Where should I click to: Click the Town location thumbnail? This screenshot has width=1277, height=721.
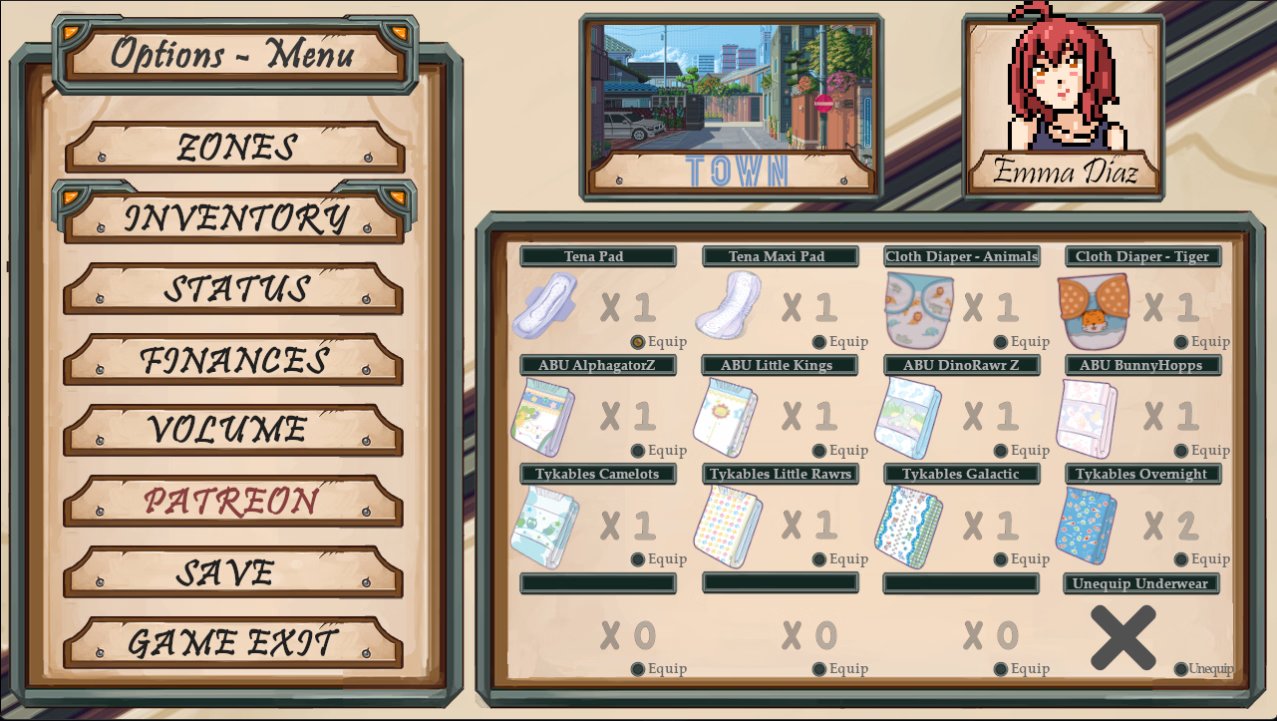731,105
